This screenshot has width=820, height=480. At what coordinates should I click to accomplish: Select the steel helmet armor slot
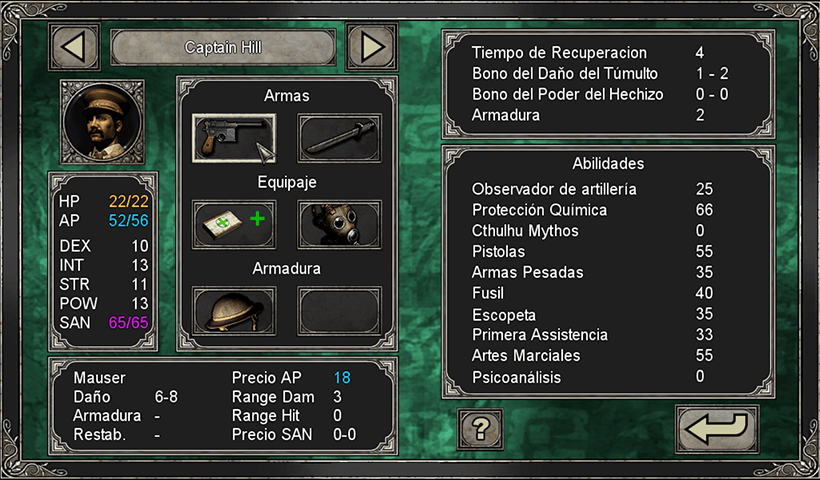(x=234, y=310)
